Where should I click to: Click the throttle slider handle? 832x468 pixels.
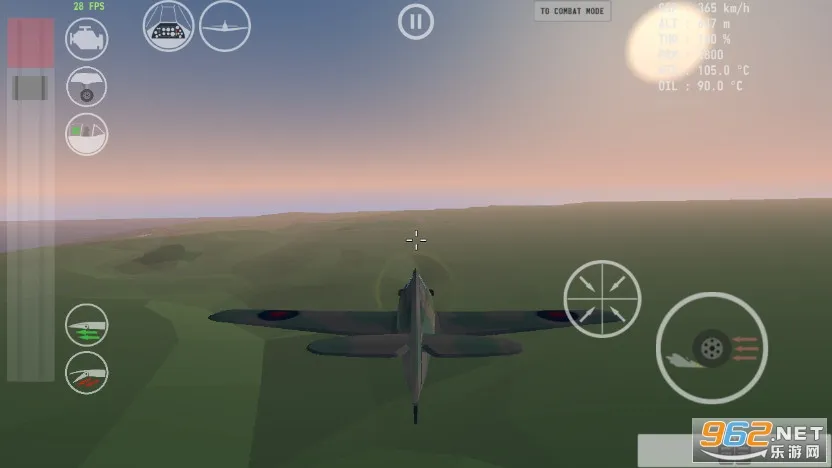30,87
